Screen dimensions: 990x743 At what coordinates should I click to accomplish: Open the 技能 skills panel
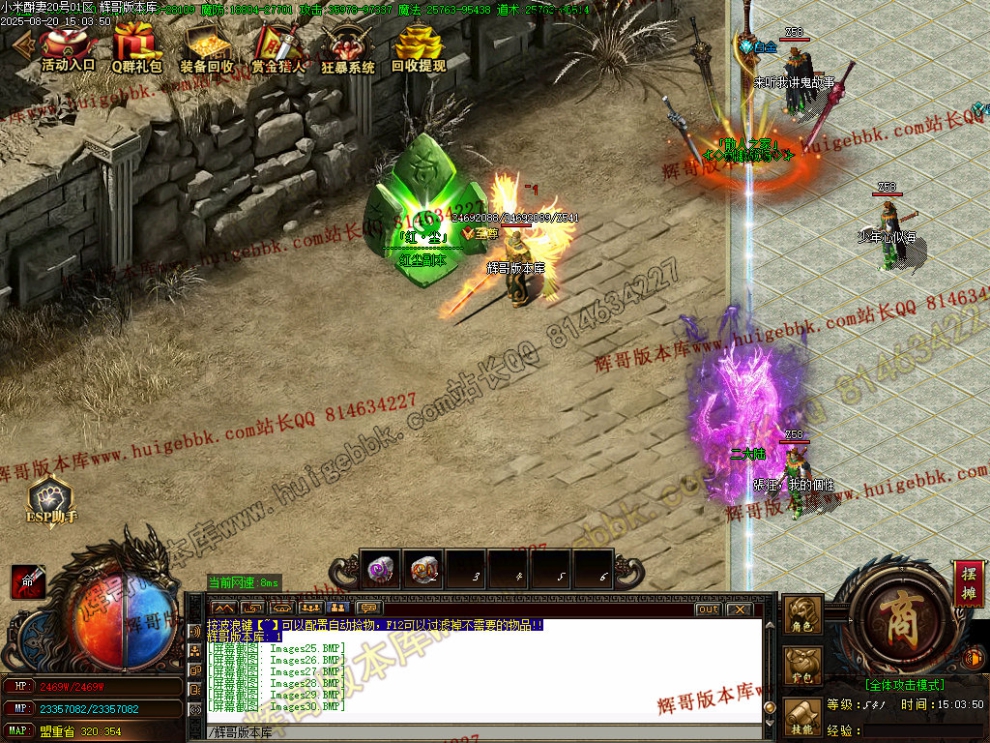(x=803, y=717)
